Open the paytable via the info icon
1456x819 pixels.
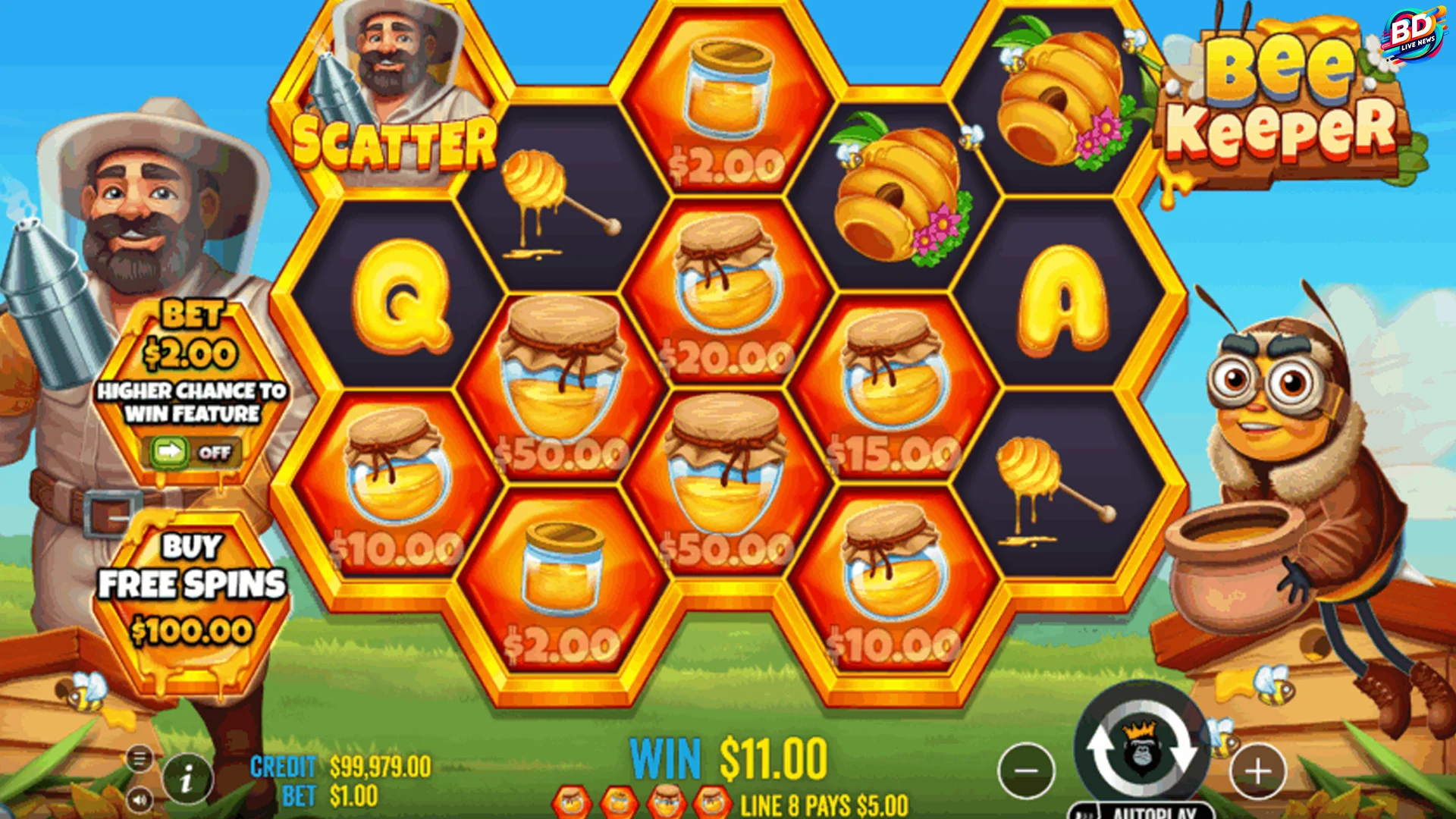[x=187, y=777]
